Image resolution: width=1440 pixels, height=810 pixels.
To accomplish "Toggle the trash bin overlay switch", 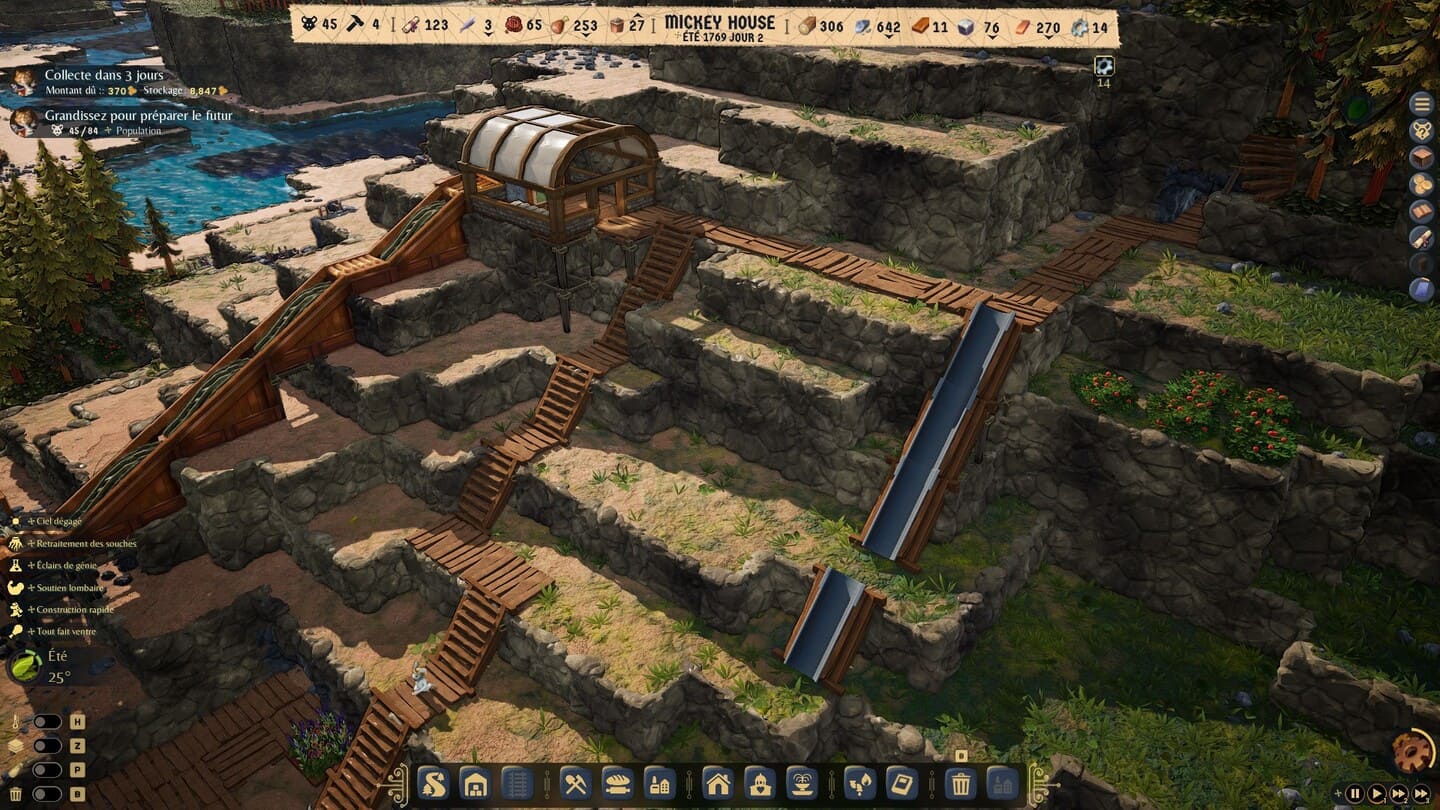I will (46, 794).
